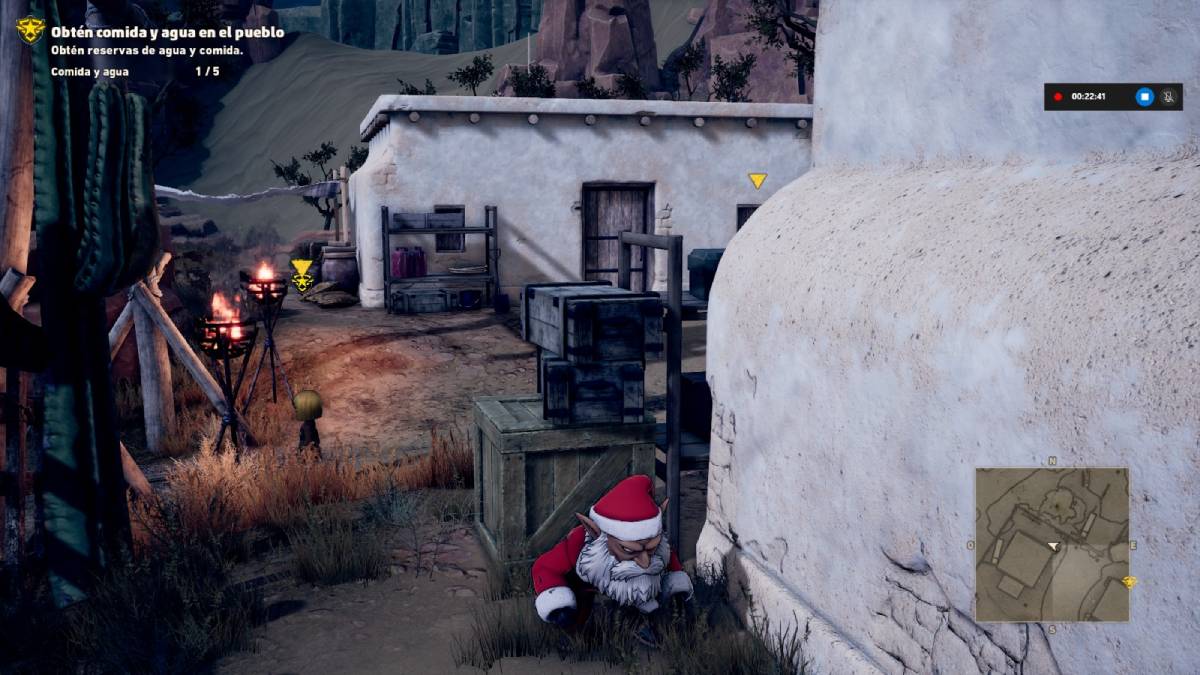Open the minimap of the village

click(x=1051, y=544)
